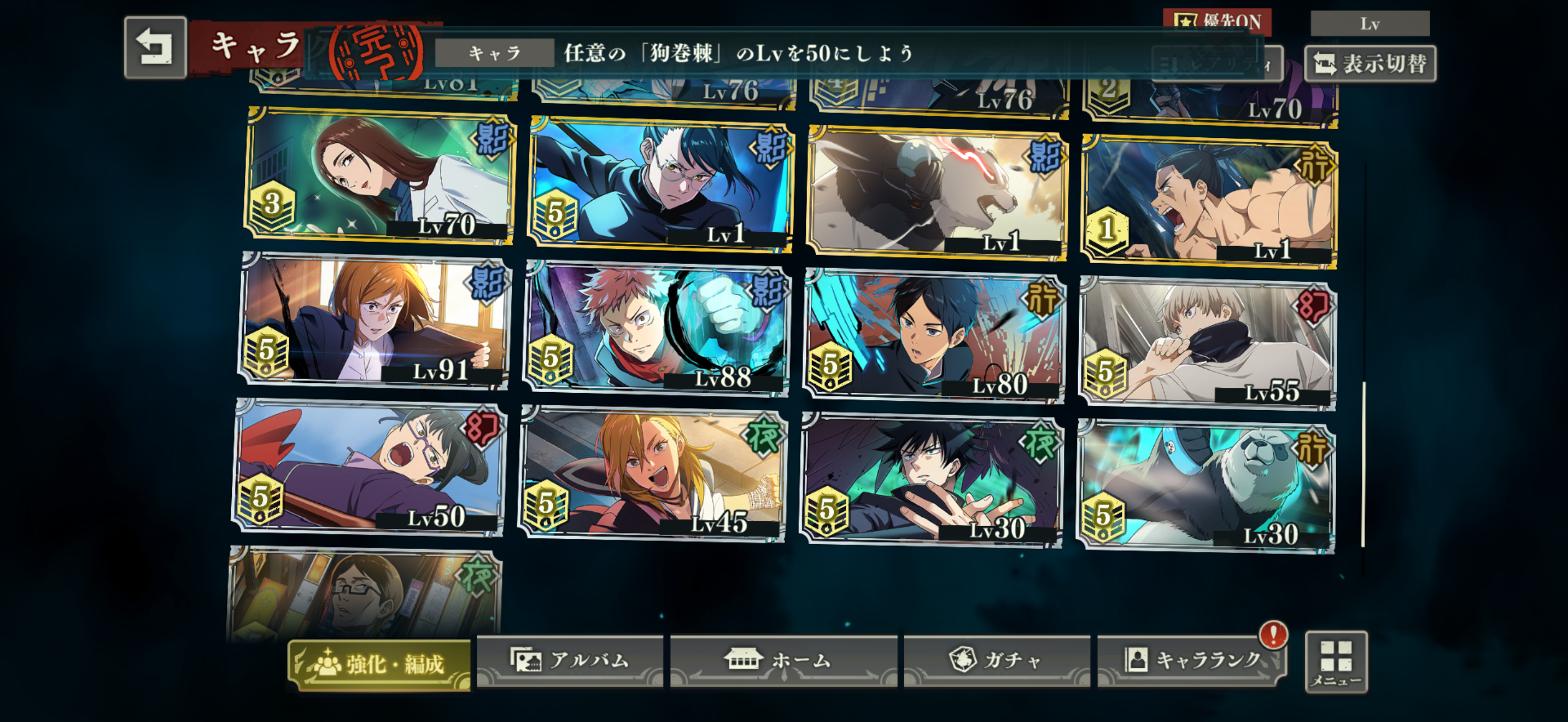Go to the ホーム home screen
This screenshot has height=722, width=1568.
pyautogui.click(x=783, y=661)
